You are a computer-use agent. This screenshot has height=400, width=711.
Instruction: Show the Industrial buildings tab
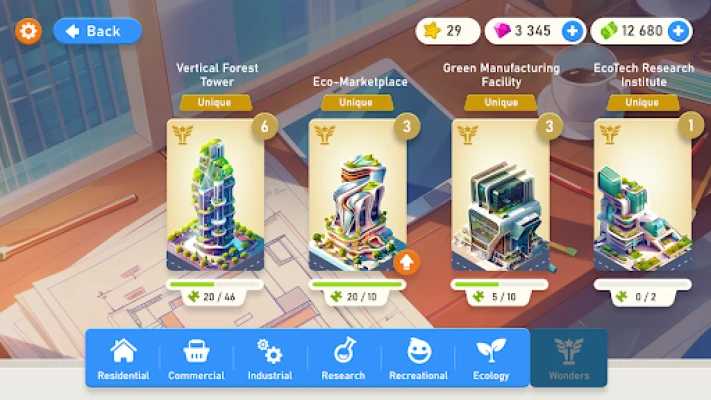tap(270, 359)
